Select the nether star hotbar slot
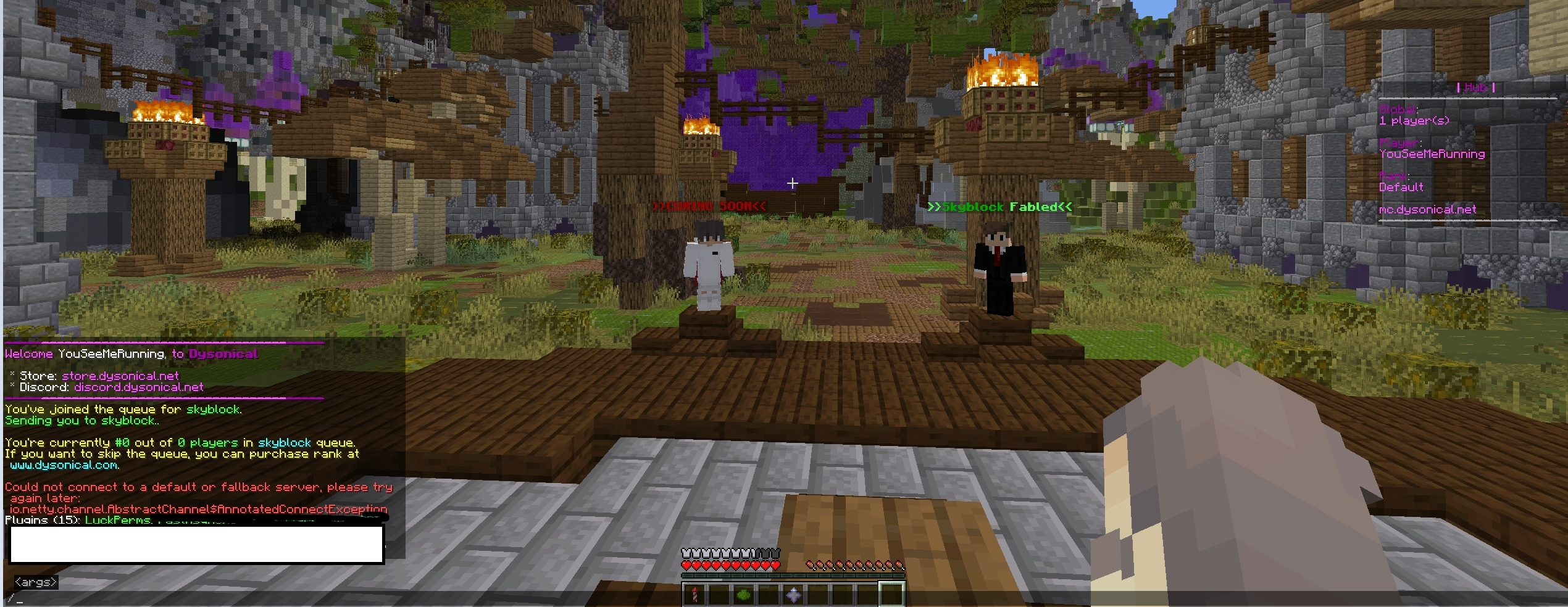Viewport: 1568px width, 607px height. 793,595
